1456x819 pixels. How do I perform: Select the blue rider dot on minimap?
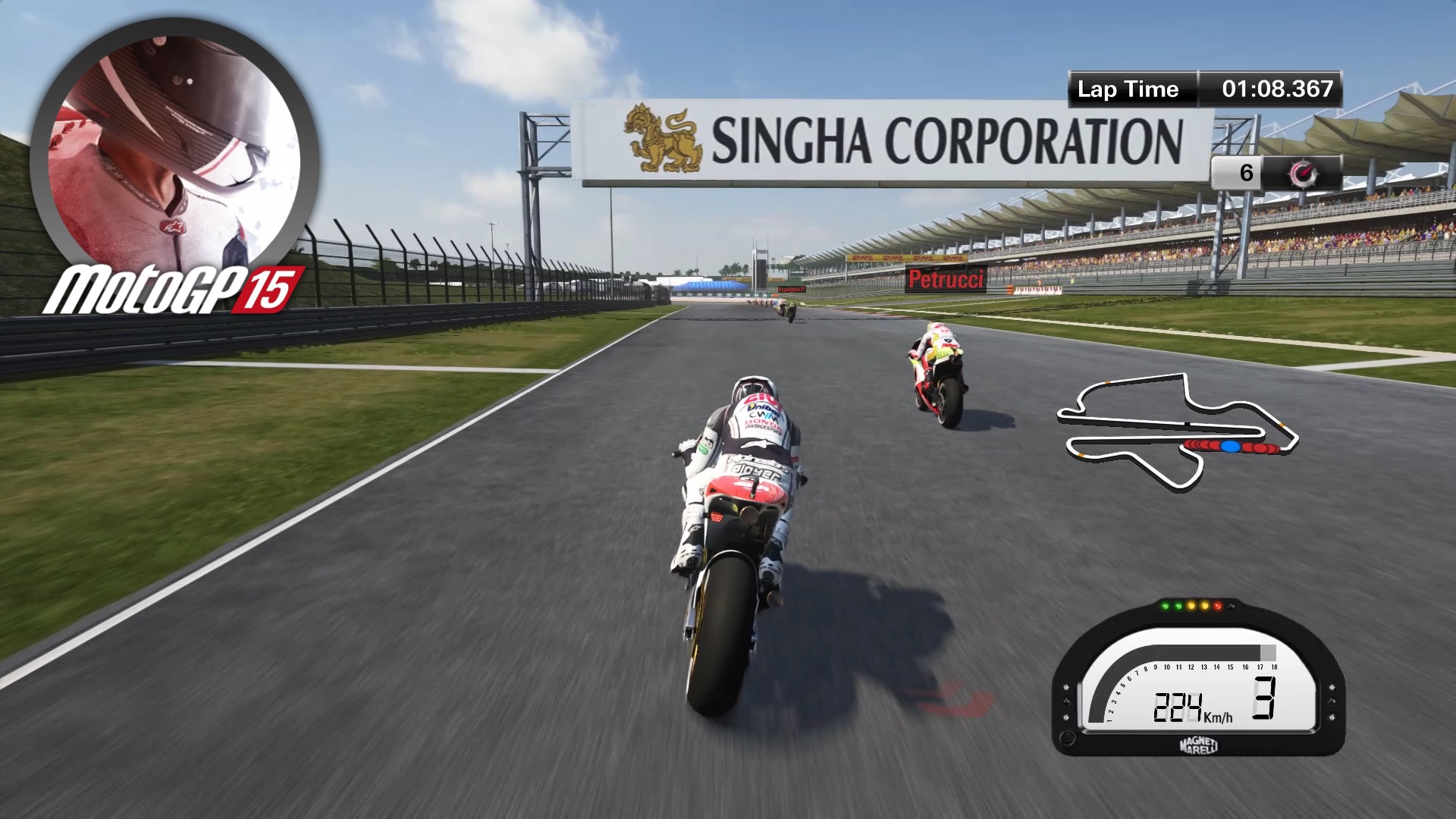[1231, 446]
